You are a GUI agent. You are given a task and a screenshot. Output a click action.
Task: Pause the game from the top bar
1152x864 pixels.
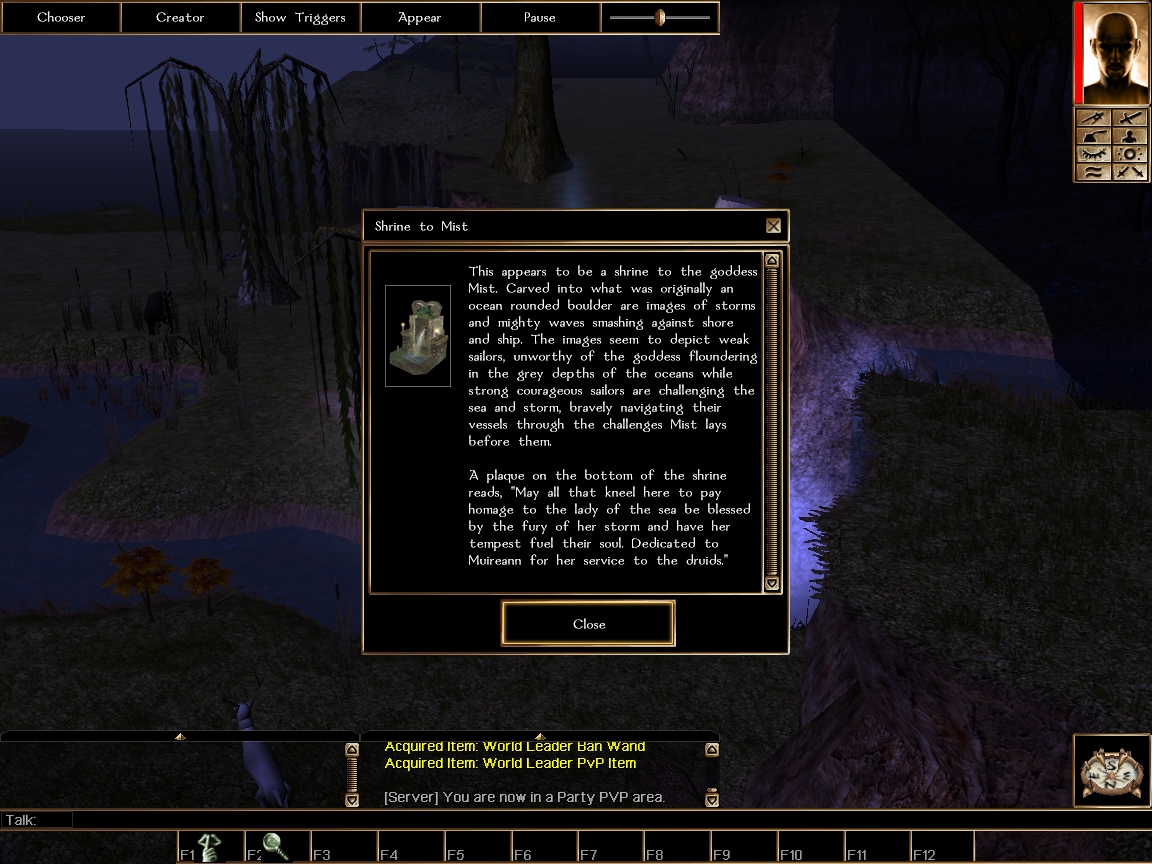[540, 17]
